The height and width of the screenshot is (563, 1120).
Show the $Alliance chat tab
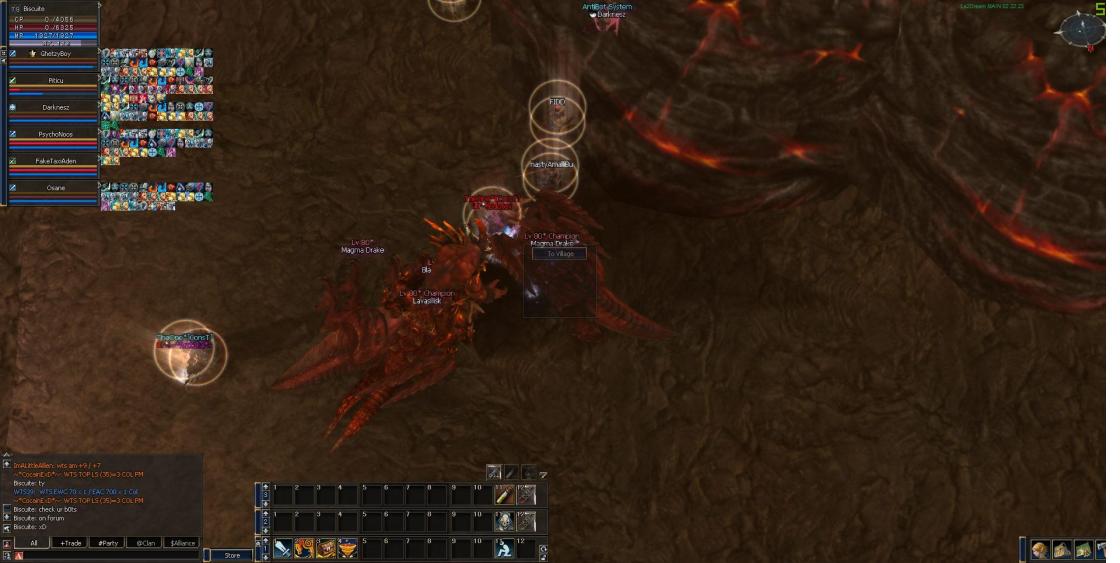coord(183,543)
